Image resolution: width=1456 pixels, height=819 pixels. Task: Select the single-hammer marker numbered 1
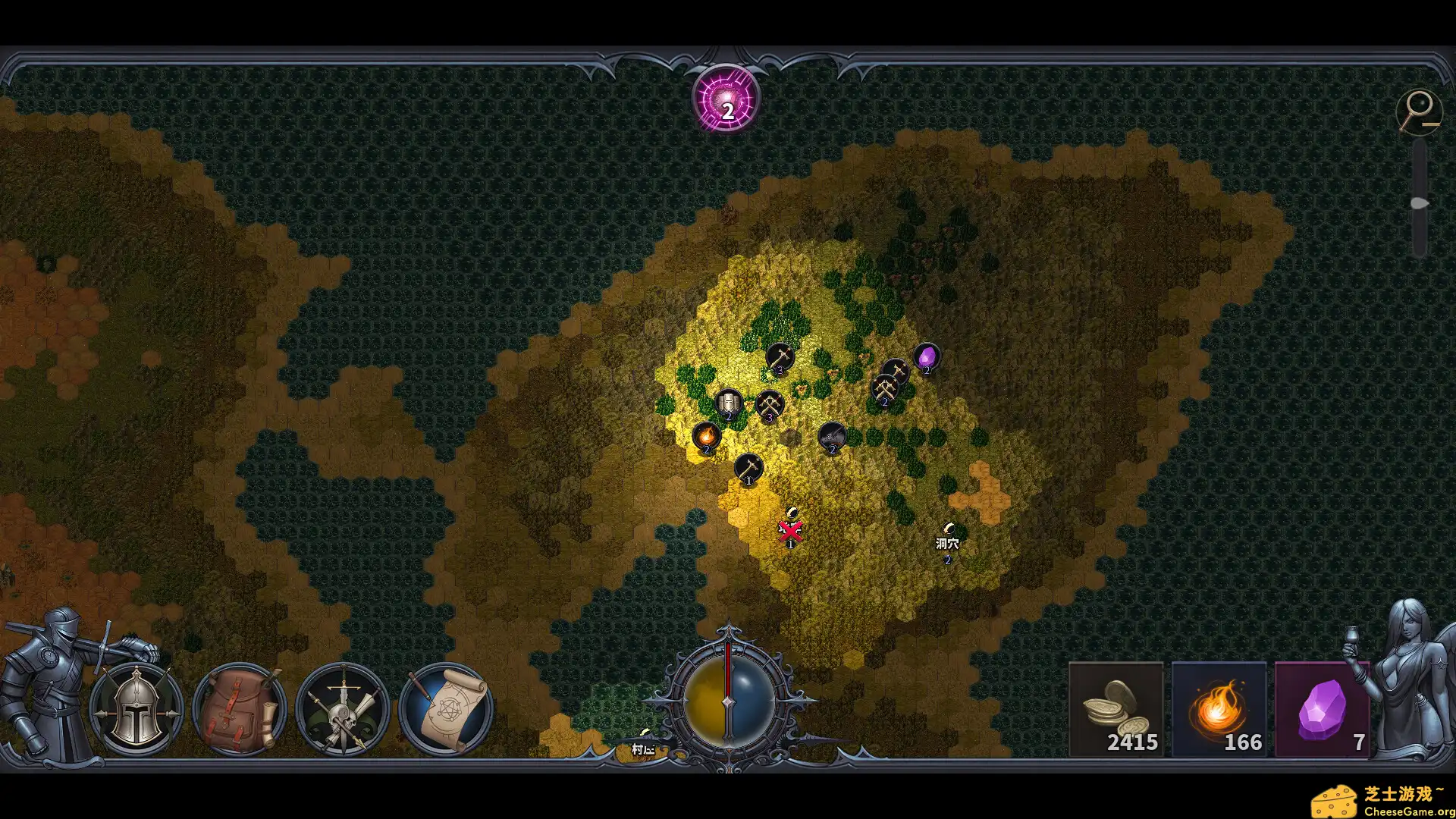(748, 466)
